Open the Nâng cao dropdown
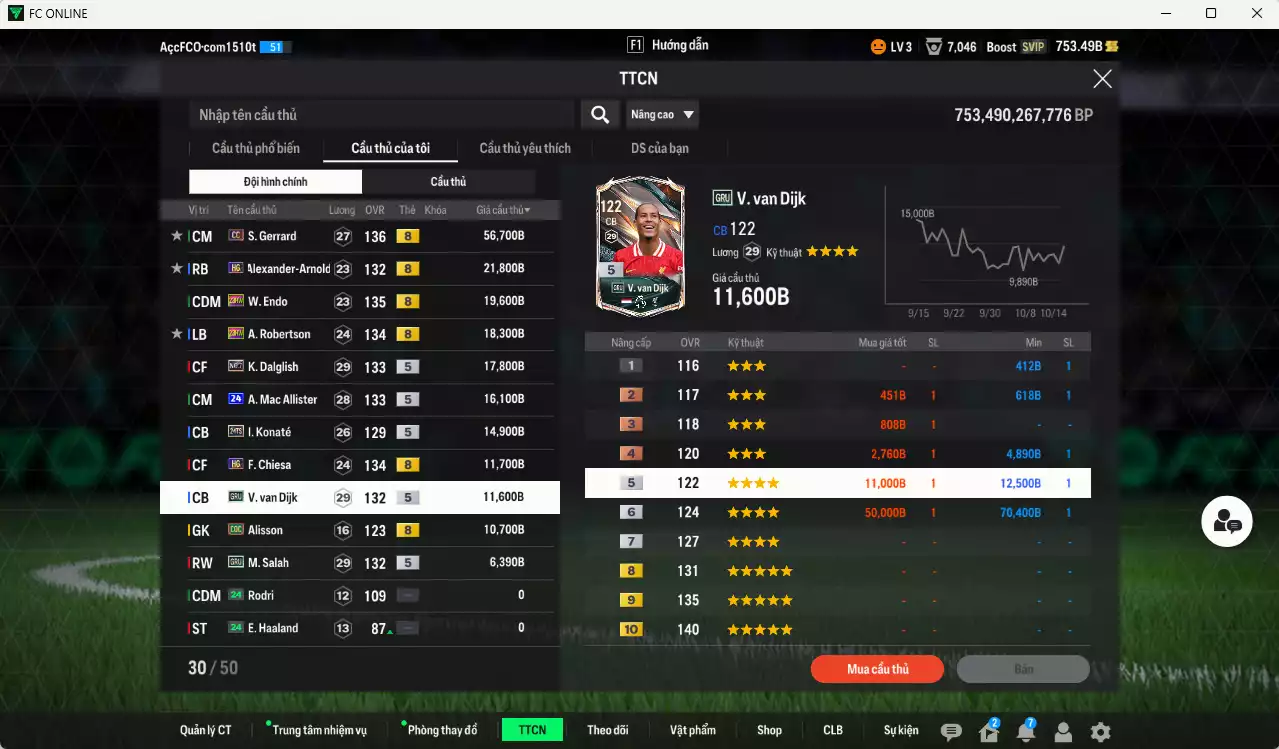1279x749 pixels. click(x=662, y=115)
